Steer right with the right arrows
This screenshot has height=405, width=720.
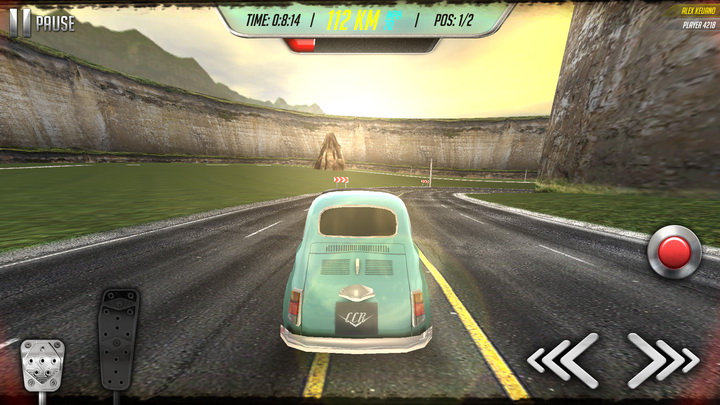tap(662, 360)
